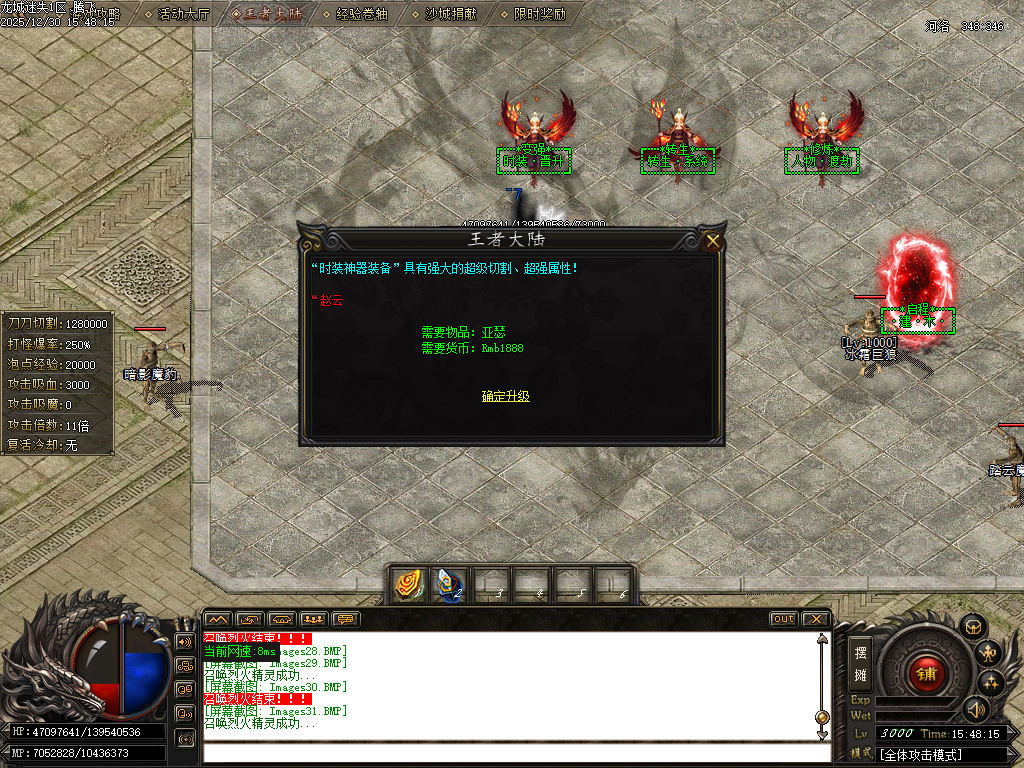Open the red 铺 shop button
This screenshot has height=768, width=1024.
pyautogui.click(x=925, y=672)
